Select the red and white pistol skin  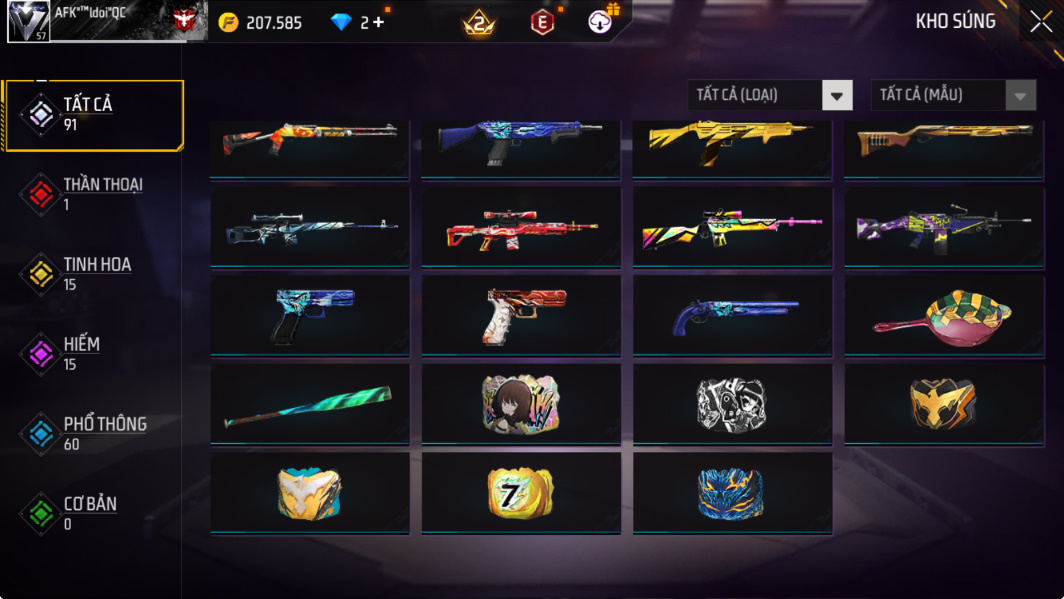pyautogui.click(x=520, y=314)
